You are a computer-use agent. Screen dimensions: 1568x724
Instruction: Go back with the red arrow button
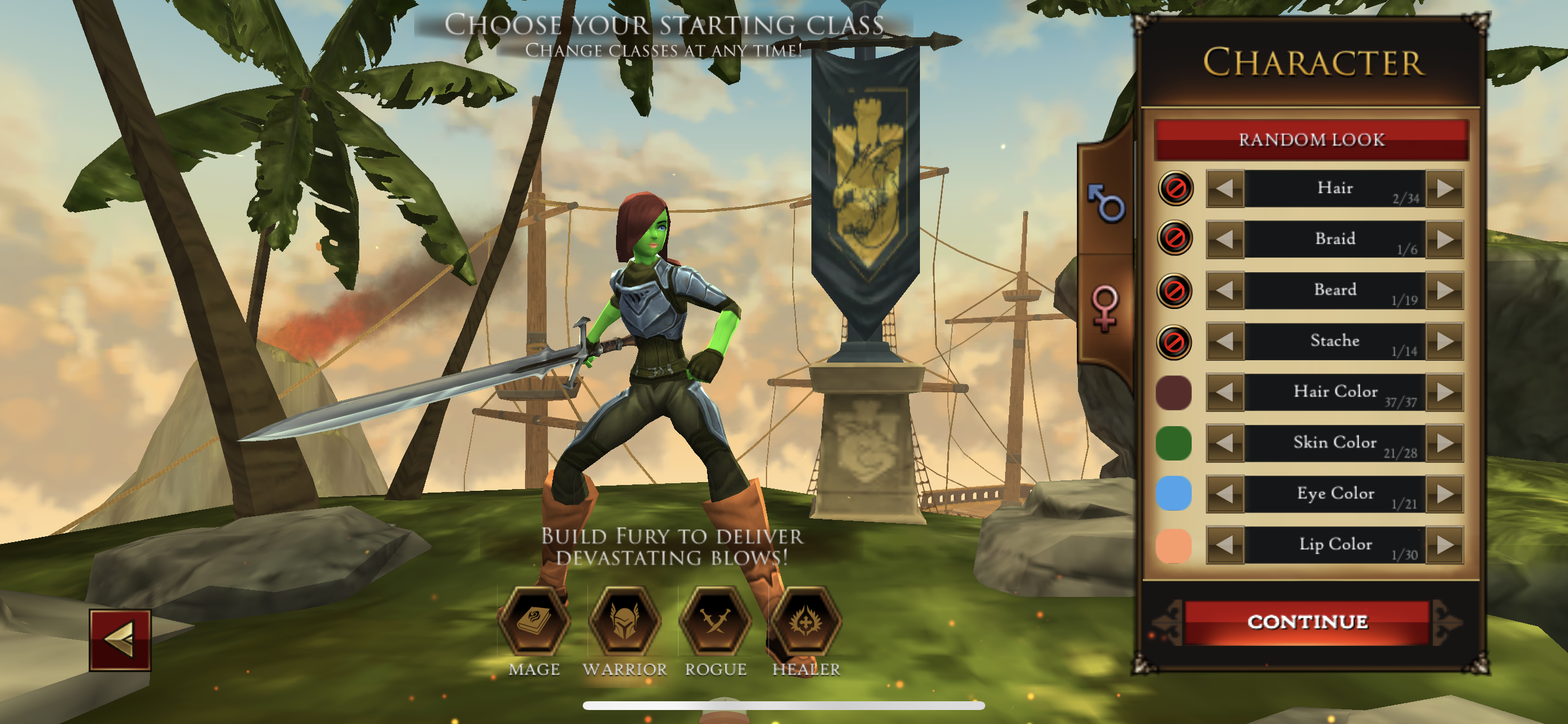pyautogui.click(x=120, y=640)
